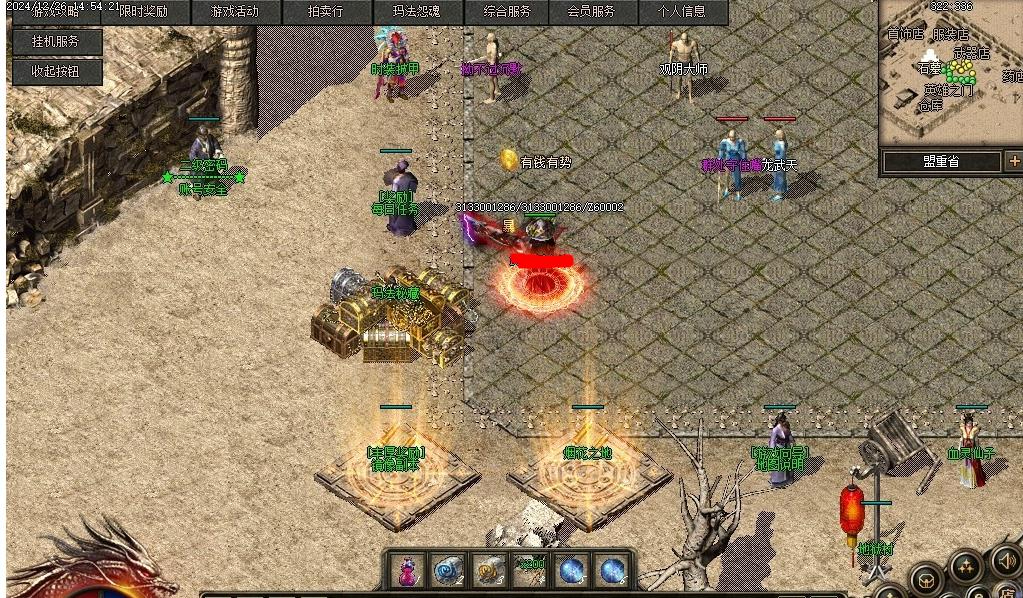Click the 挂机服务 auto-play service button
The height and width of the screenshot is (598, 1023).
tap(54, 42)
